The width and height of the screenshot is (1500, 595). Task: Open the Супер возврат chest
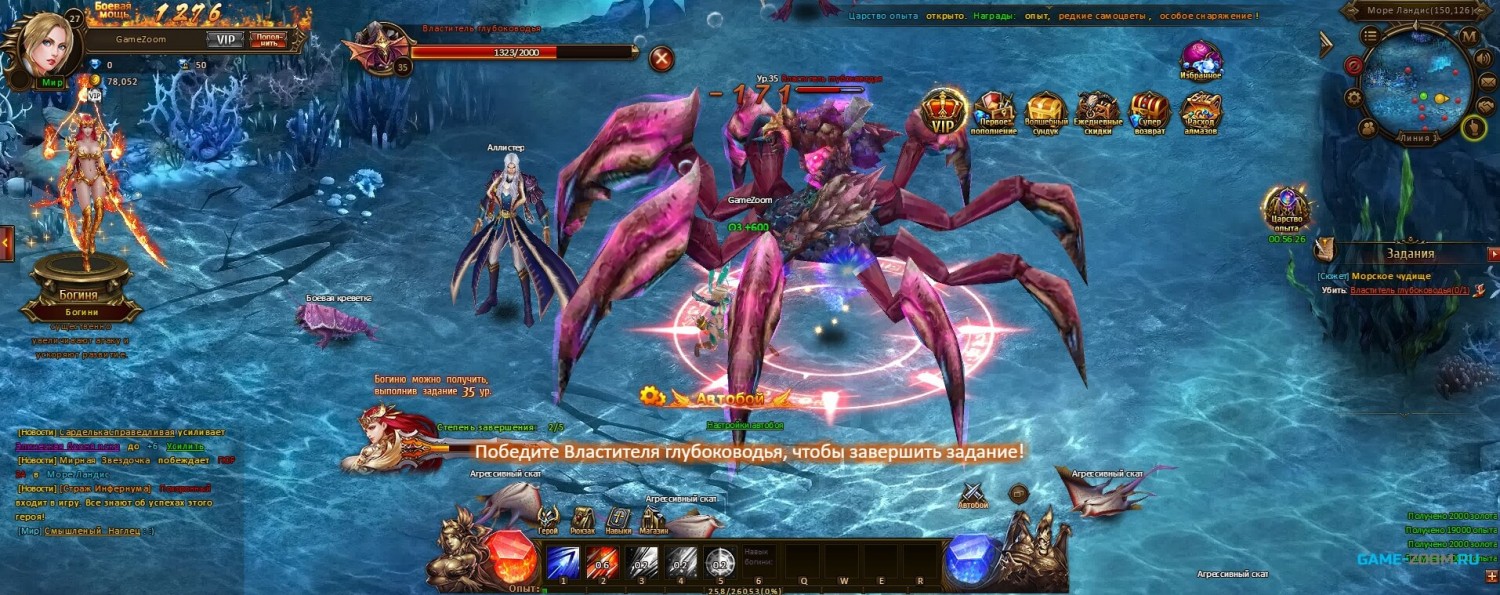click(x=1149, y=112)
